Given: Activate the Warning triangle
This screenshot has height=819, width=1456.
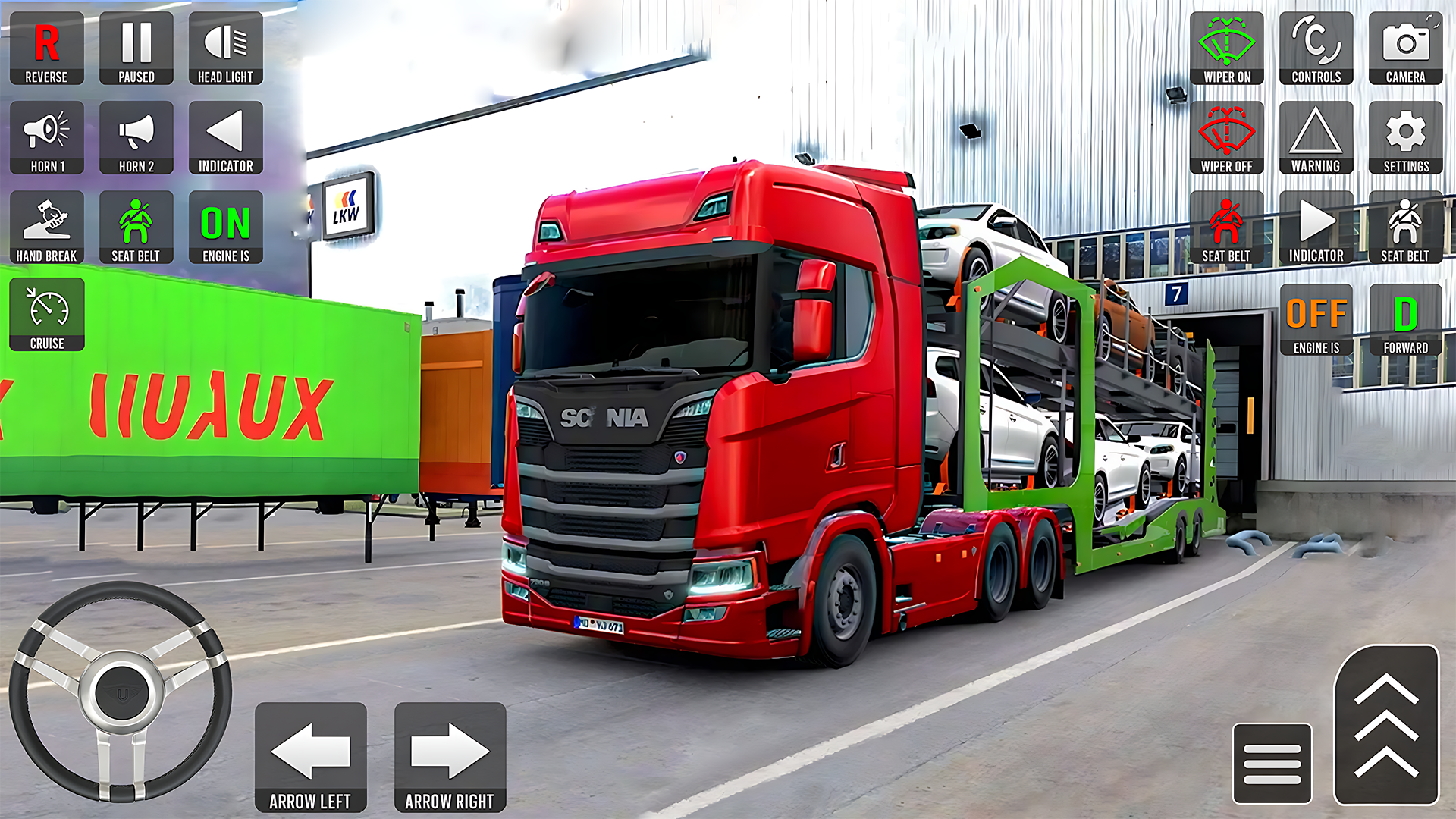Looking at the screenshot, I should pos(1316,137).
